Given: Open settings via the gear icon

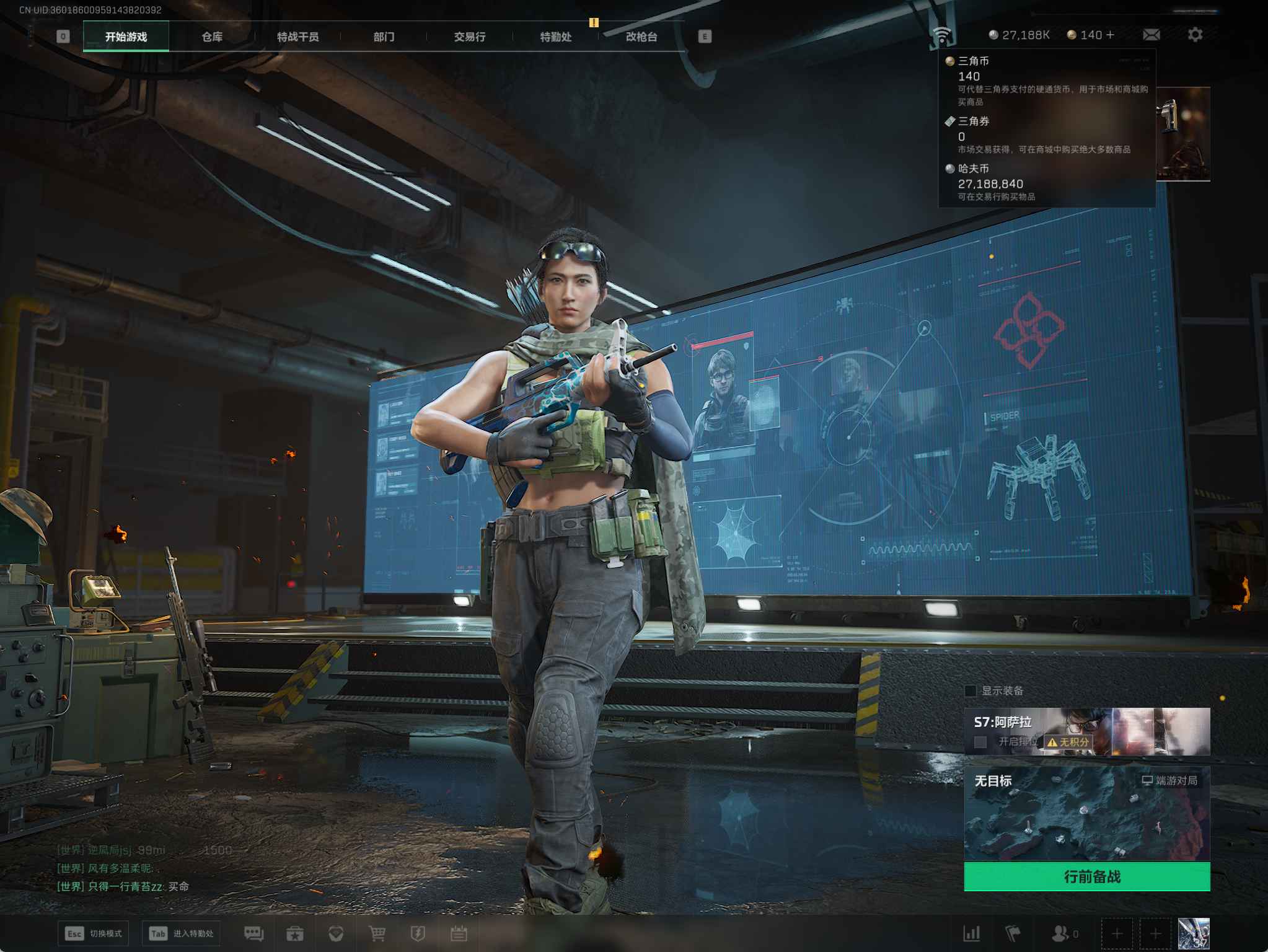Looking at the screenshot, I should pyautogui.click(x=1195, y=35).
